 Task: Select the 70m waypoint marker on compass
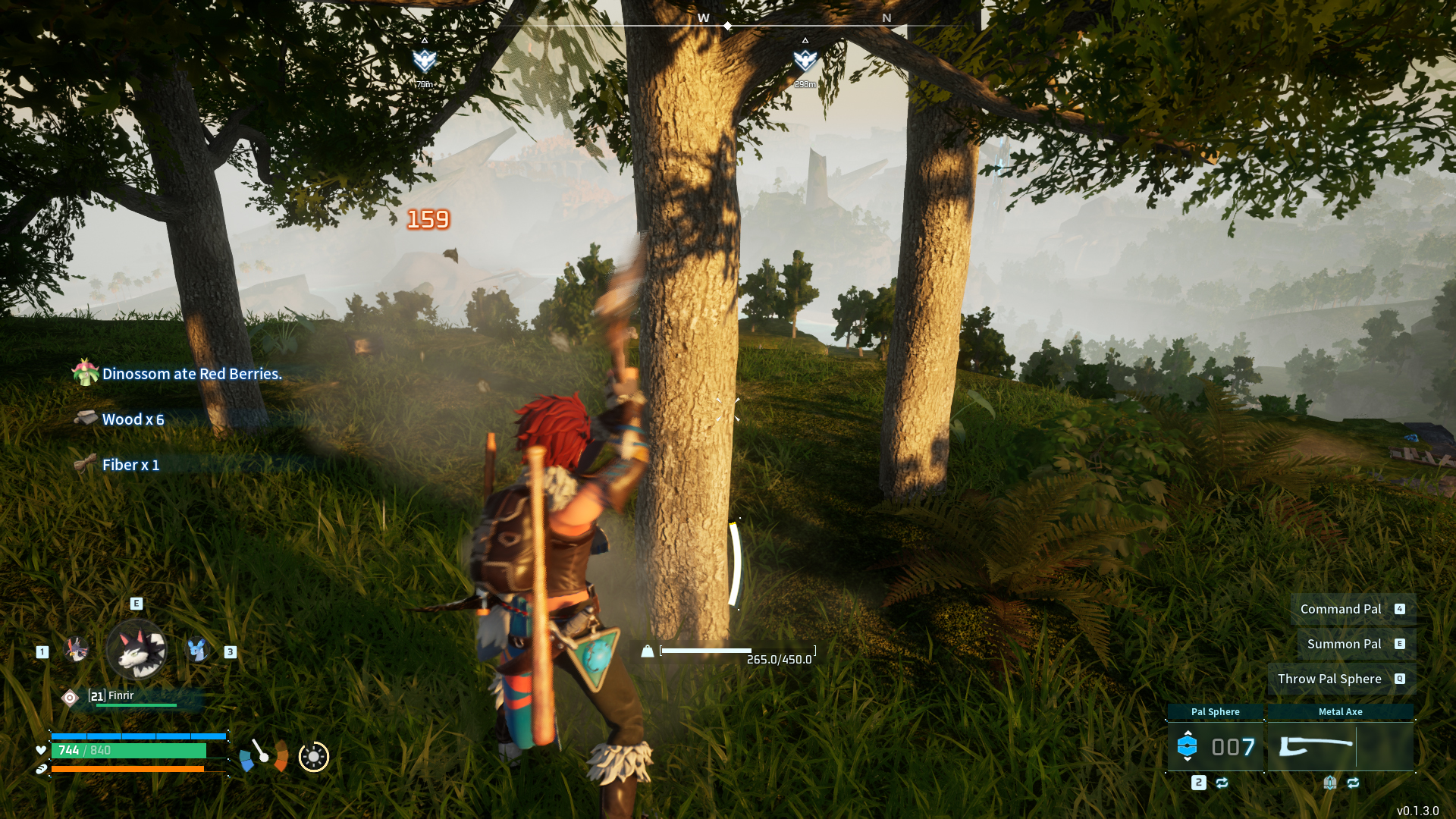[424, 61]
